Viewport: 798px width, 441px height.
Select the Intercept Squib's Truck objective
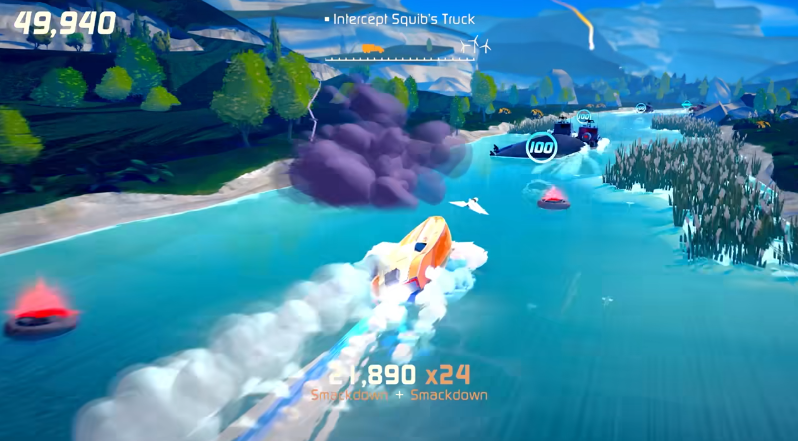click(x=403, y=19)
